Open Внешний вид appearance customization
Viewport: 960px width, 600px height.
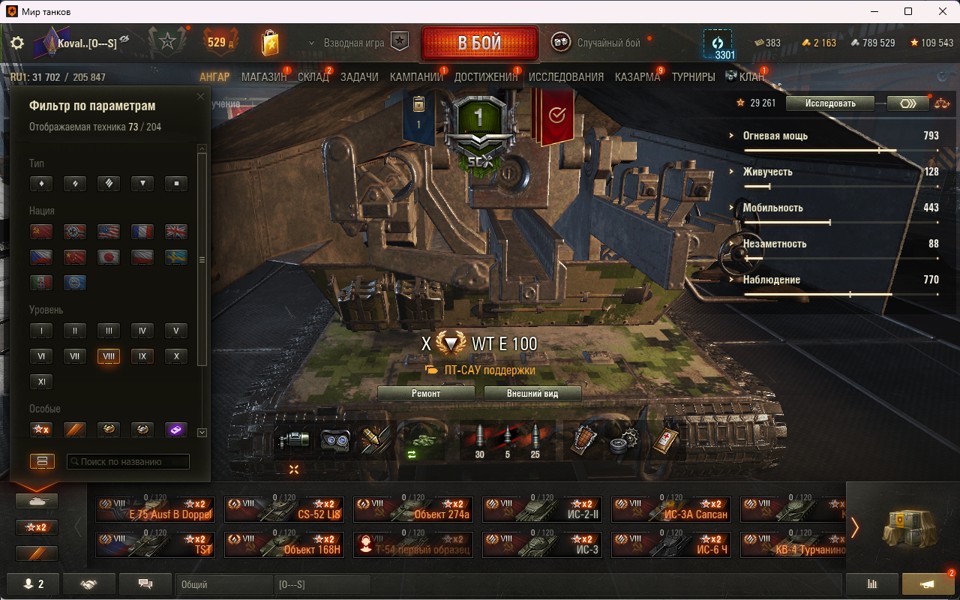tap(533, 394)
